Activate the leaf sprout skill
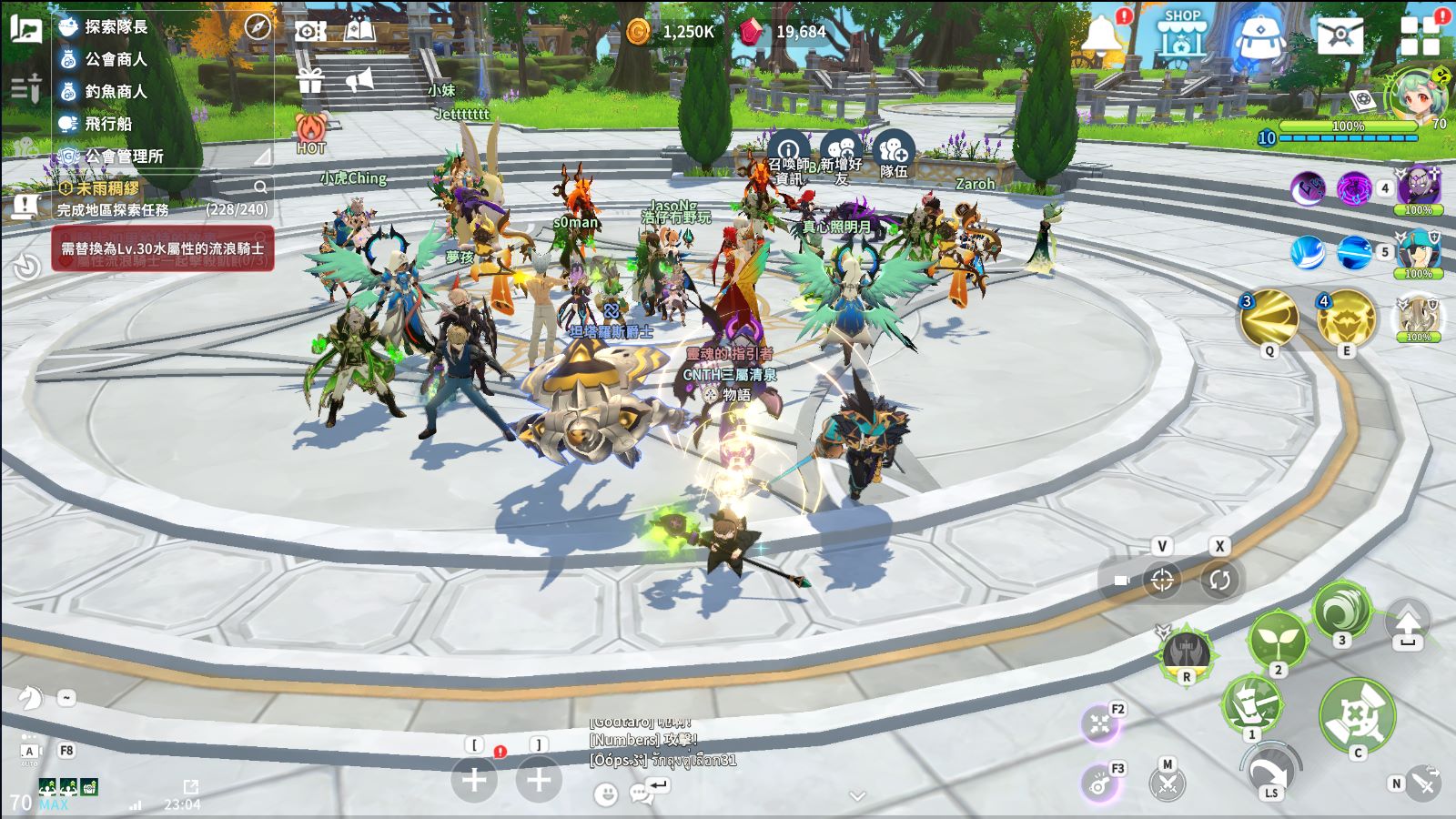Viewport: 1456px width, 819px height. coord(1278,639)
